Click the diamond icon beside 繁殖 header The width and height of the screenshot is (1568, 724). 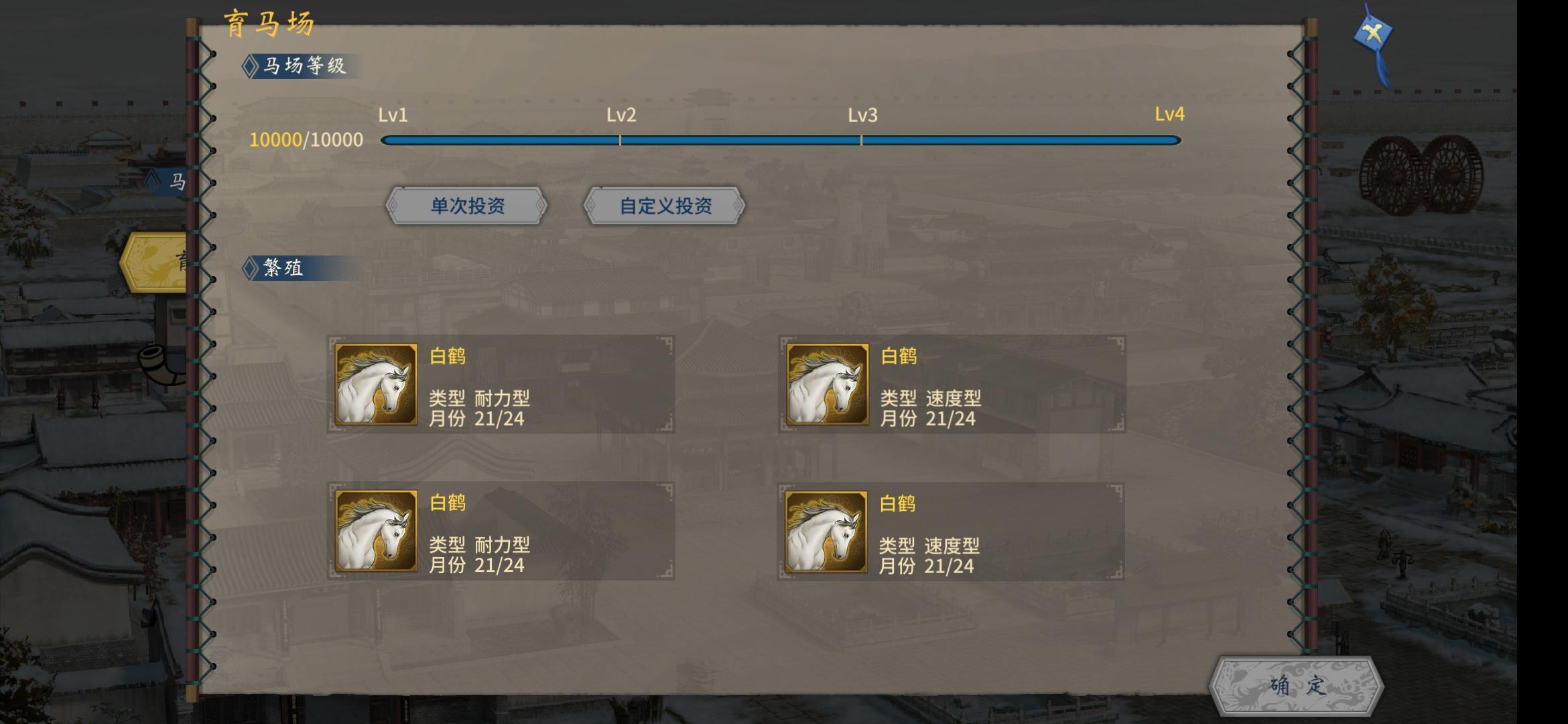click(x=249, y=267)
